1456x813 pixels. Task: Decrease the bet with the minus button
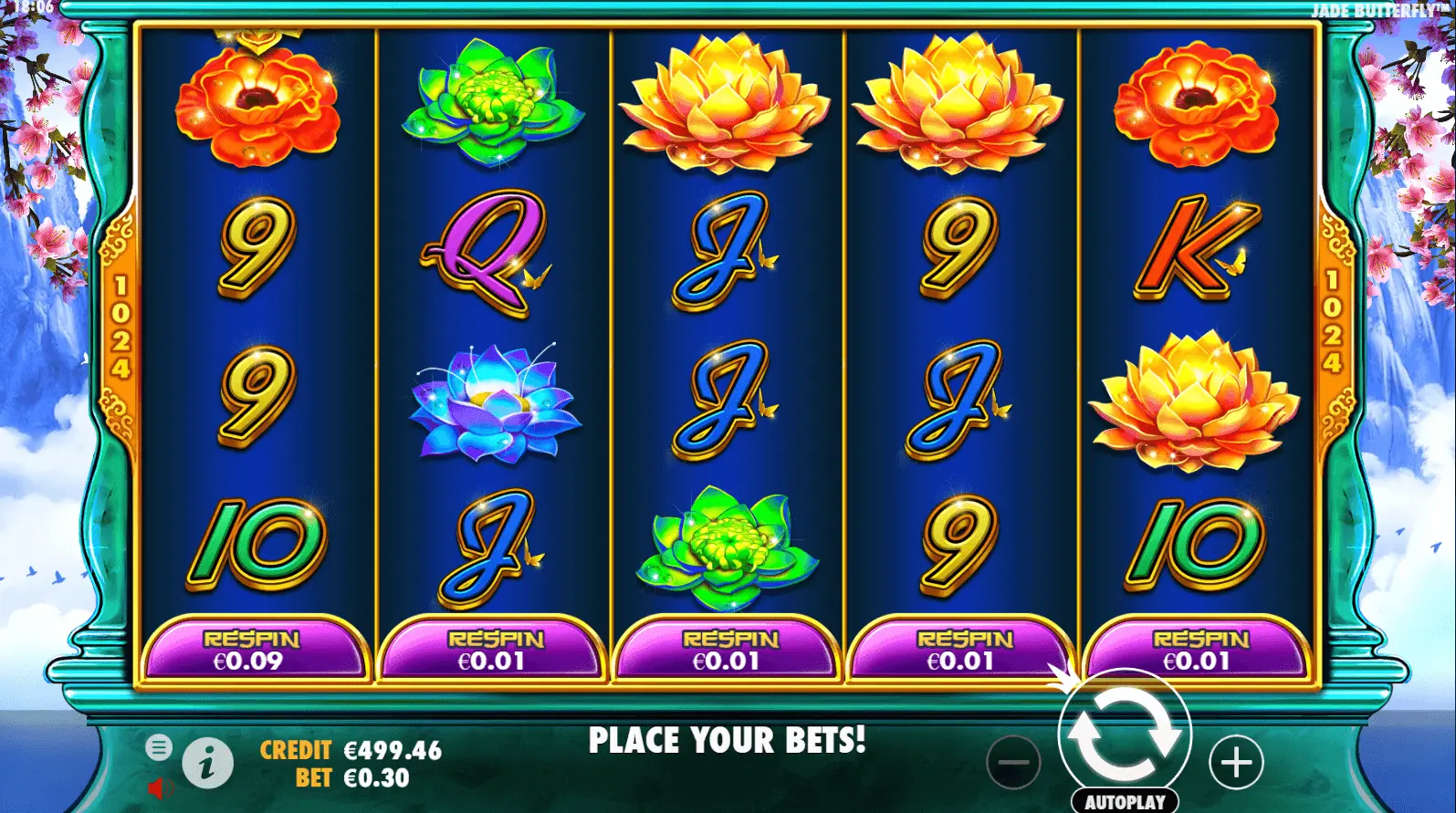1013,762
